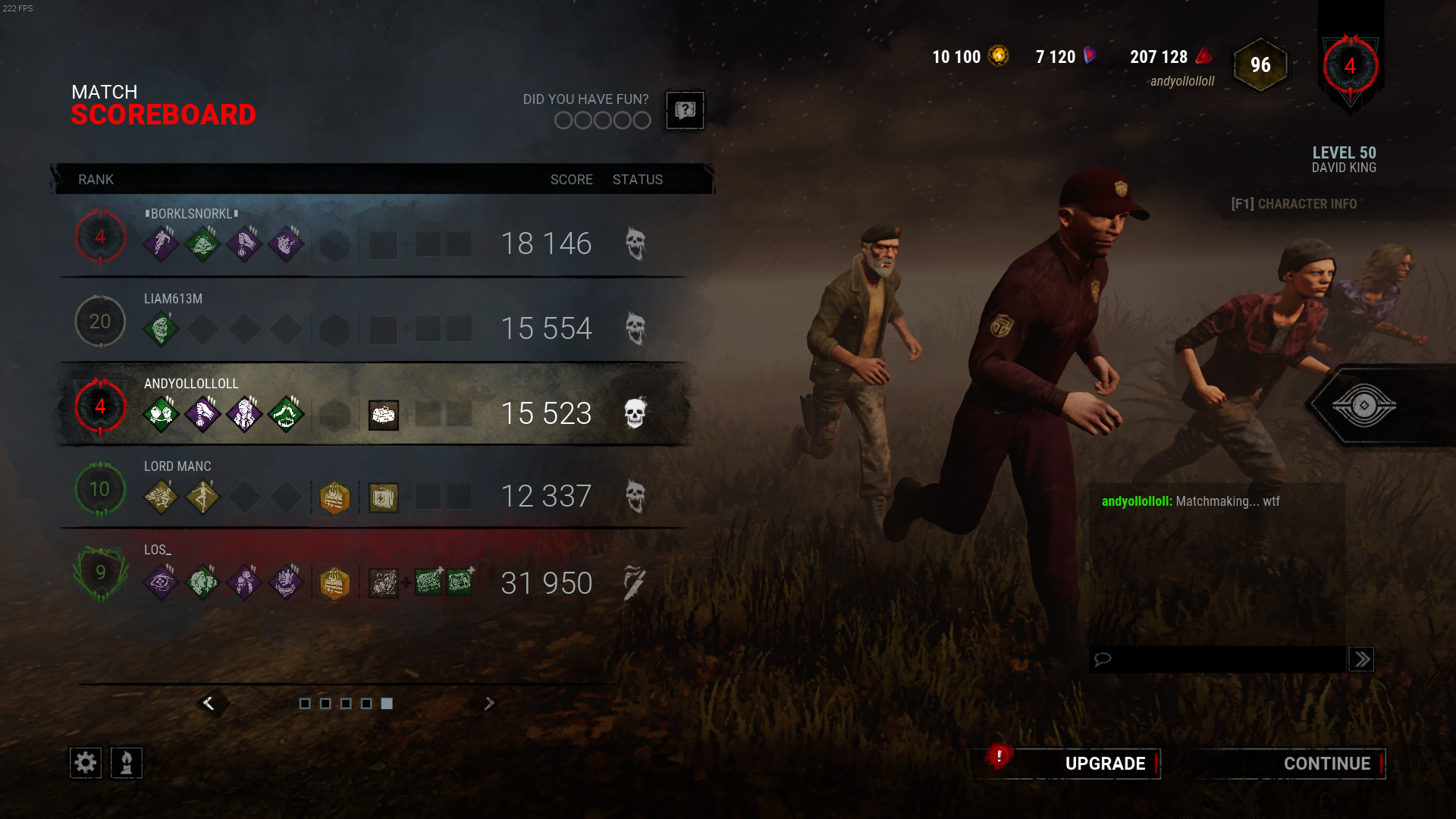This screenshot has width=1456, height=819.
Task: Advance to next page using right chevron
Action: click(x=489, y=703)
